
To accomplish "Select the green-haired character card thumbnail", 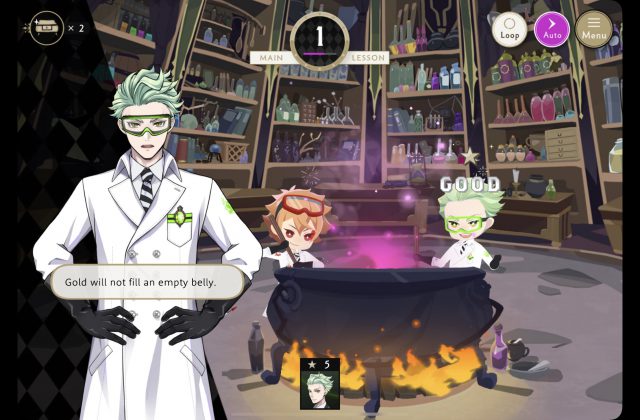I will click(319, 383).
